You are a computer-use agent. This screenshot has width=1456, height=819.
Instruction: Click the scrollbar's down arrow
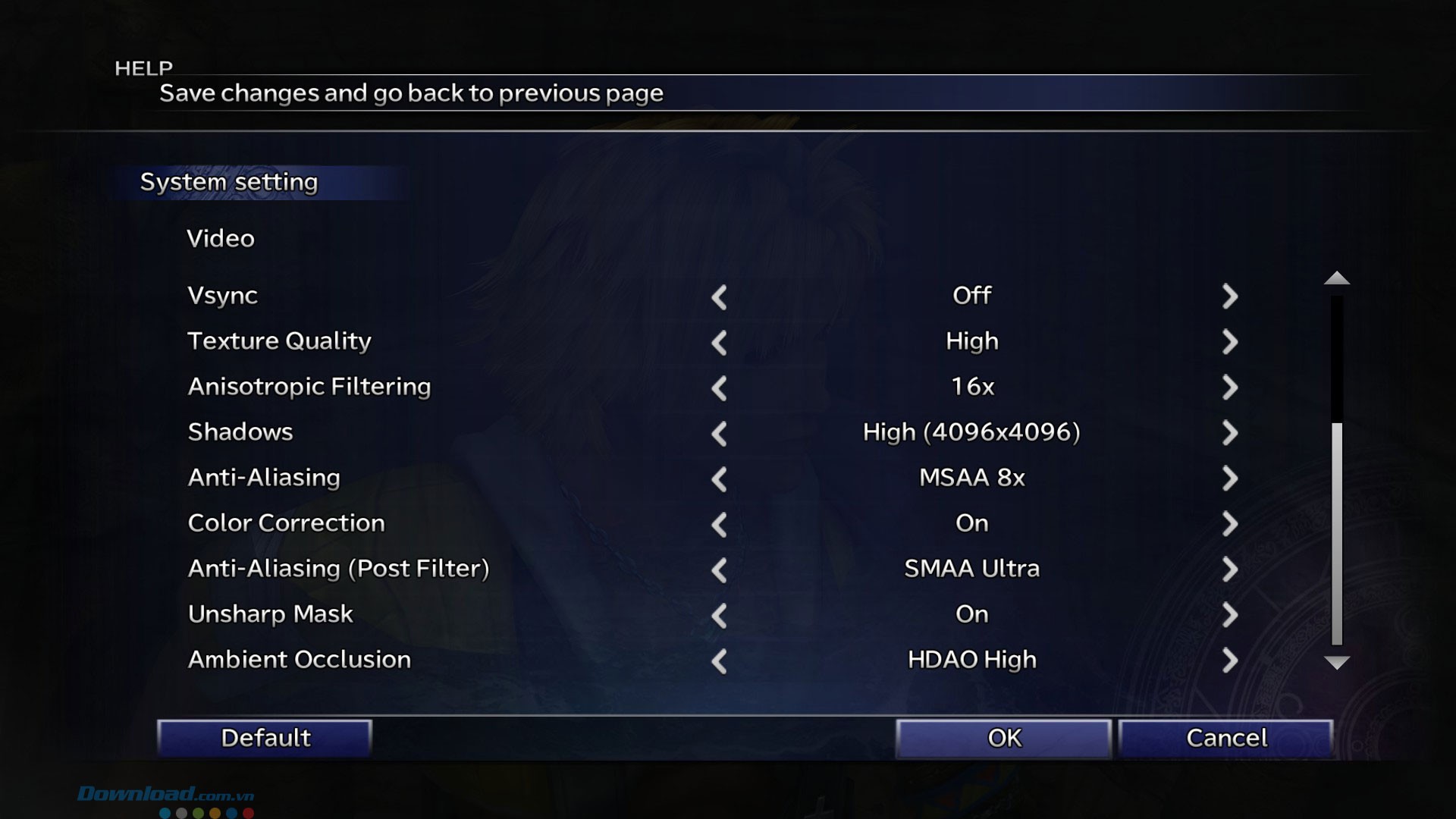click(1336, 663)
